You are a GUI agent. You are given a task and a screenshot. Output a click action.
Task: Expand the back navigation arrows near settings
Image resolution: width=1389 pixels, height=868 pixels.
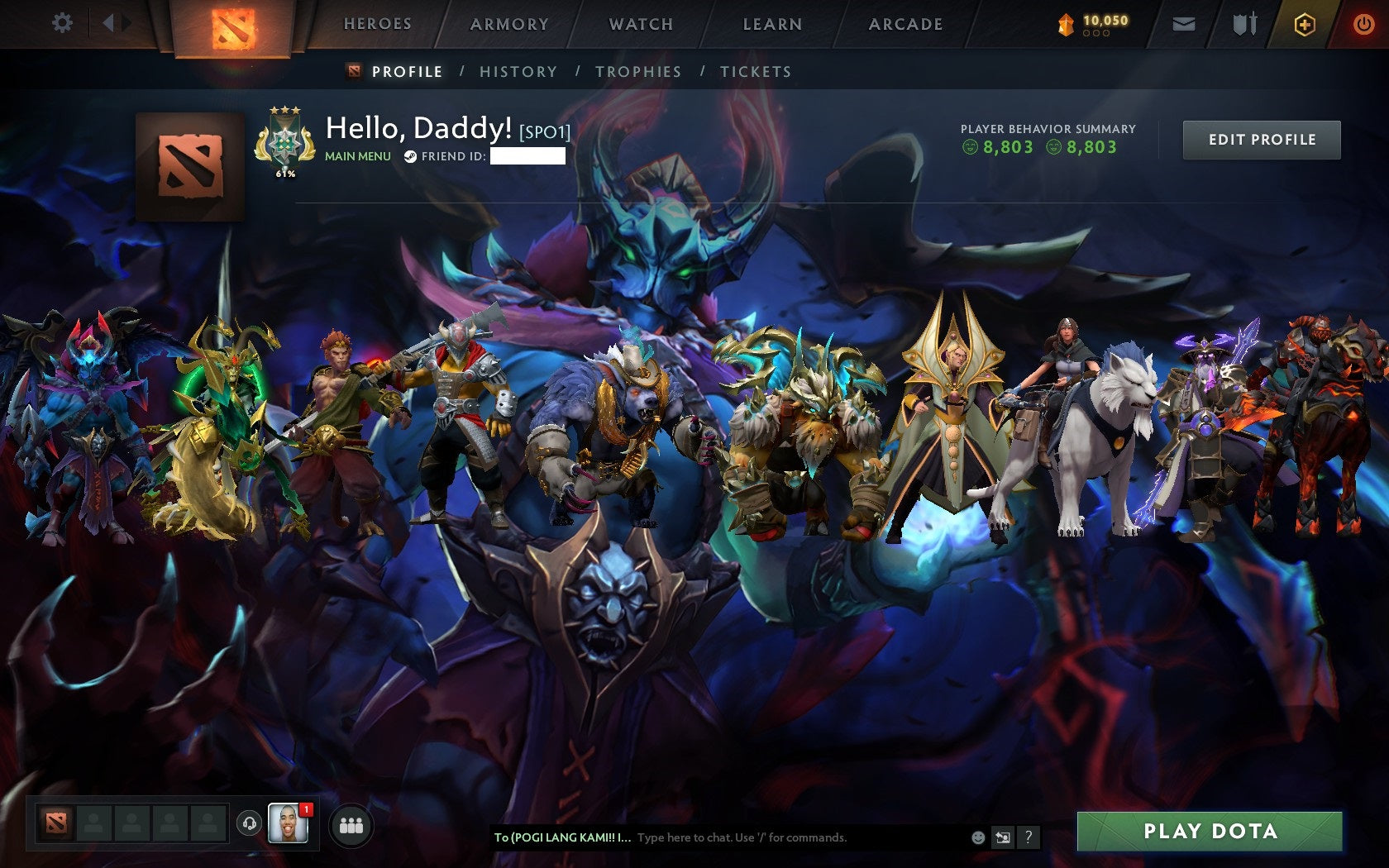pyautogui.click(x=115, y=24)
